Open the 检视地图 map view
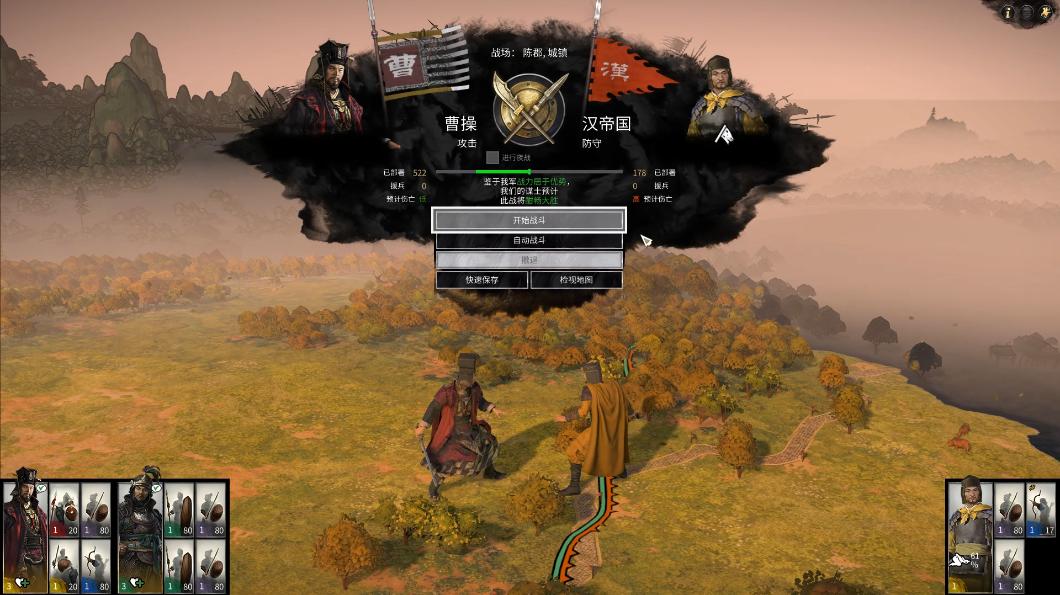Viewport: 1060px width, 595px height. pos(576,280)
